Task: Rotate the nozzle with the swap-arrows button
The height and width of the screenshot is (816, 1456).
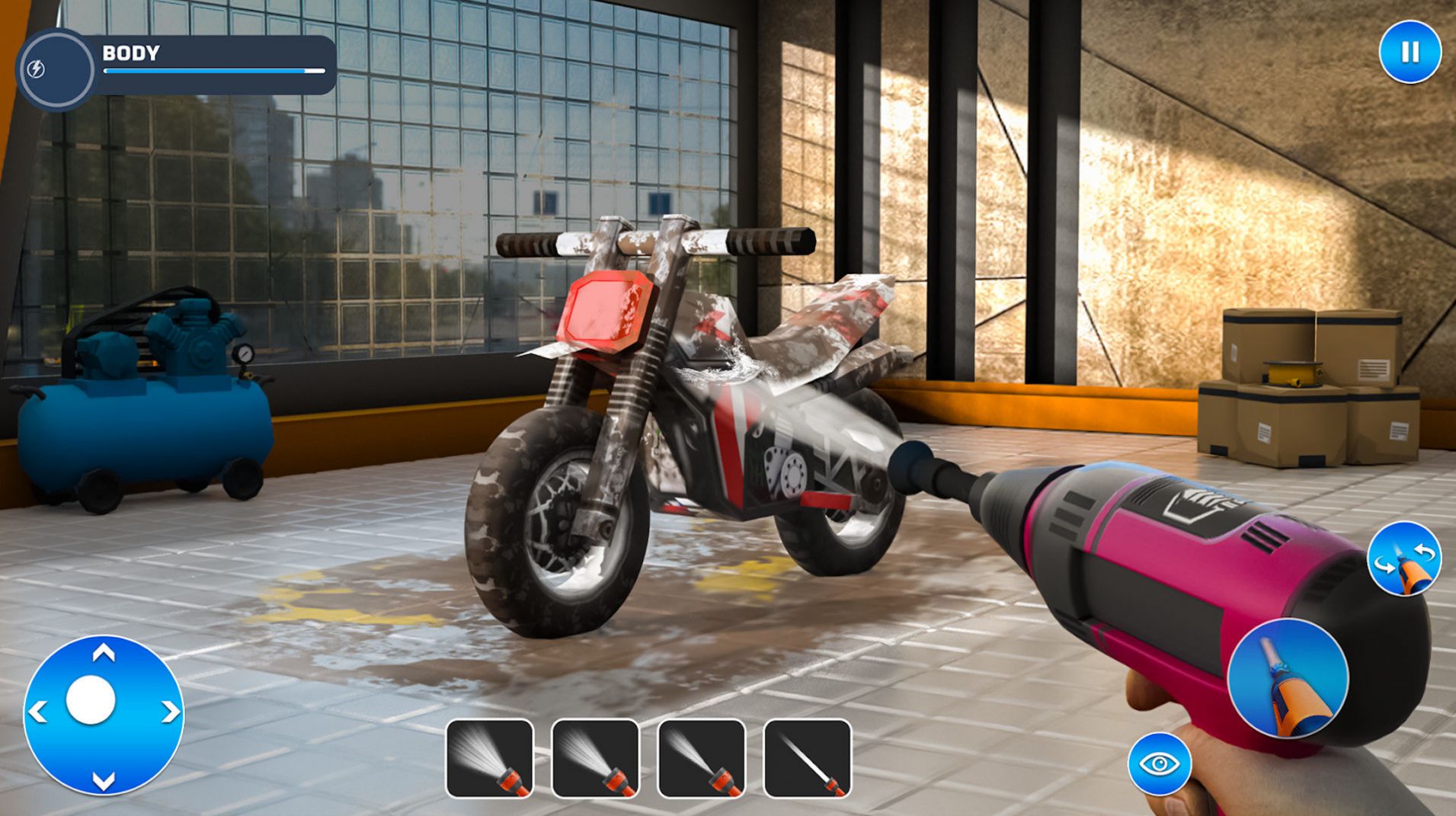Action: click(x=1404, y=558)
